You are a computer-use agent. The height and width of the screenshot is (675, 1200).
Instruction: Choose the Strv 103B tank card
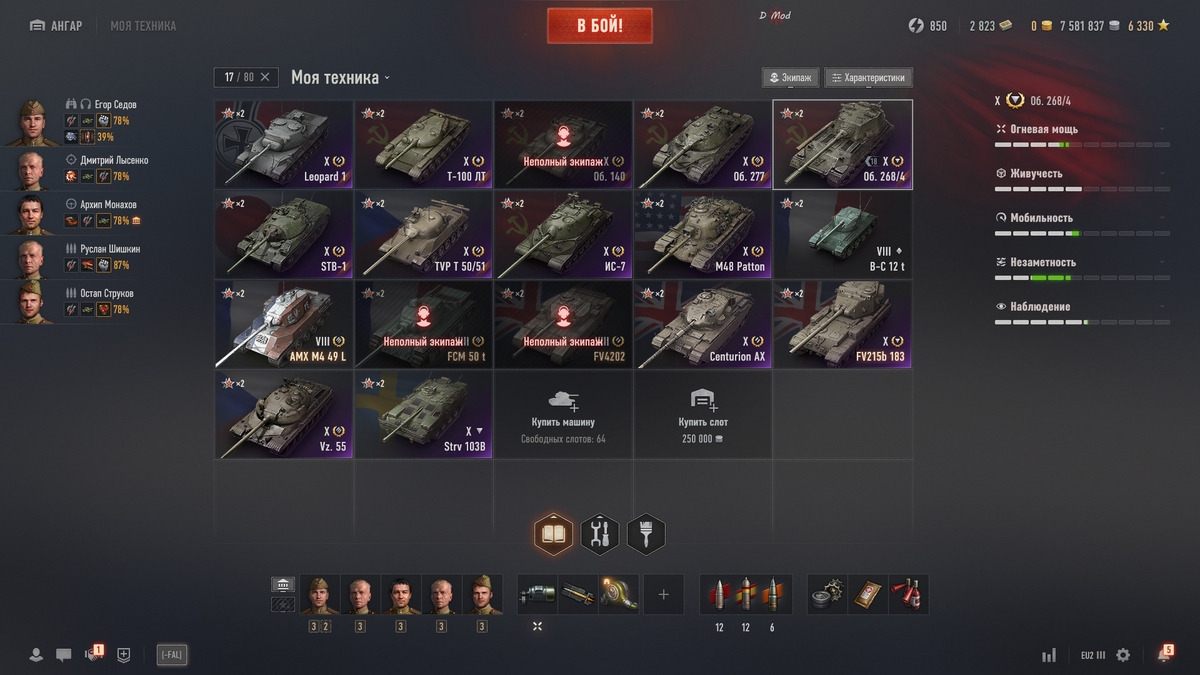point(424,415)
